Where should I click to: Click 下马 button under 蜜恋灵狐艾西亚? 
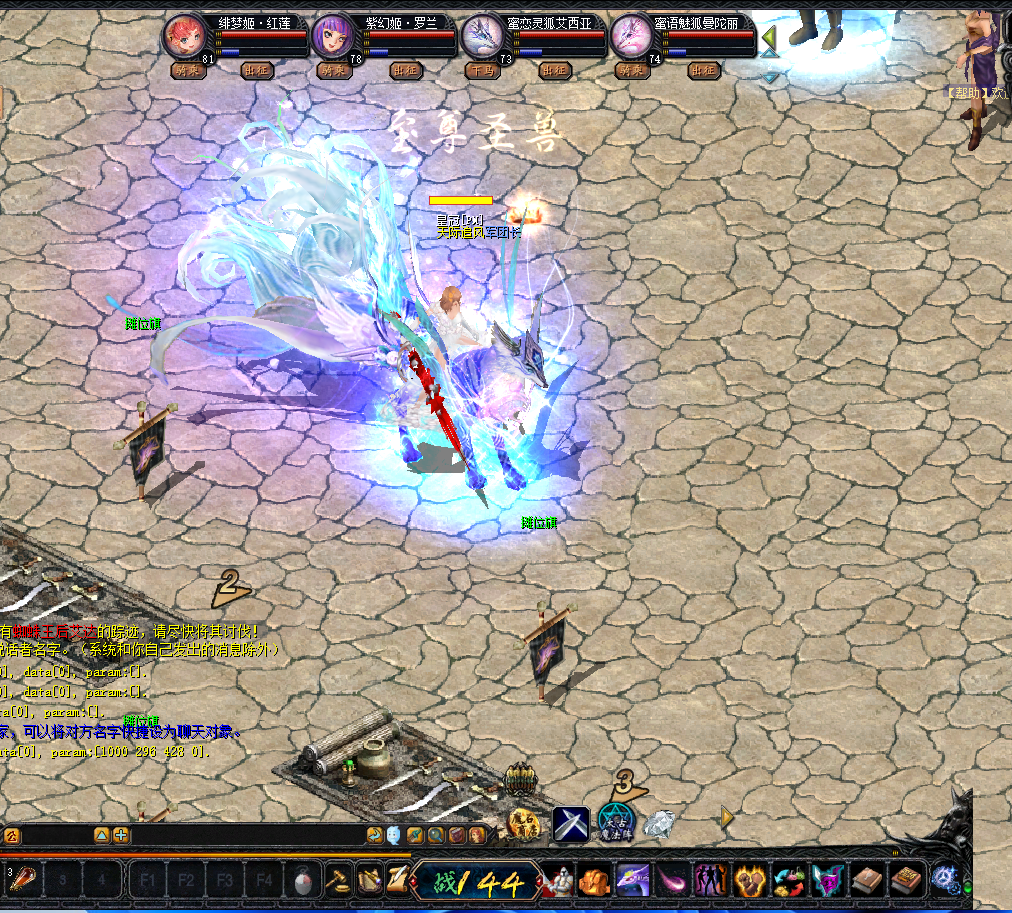pos(482,71)
